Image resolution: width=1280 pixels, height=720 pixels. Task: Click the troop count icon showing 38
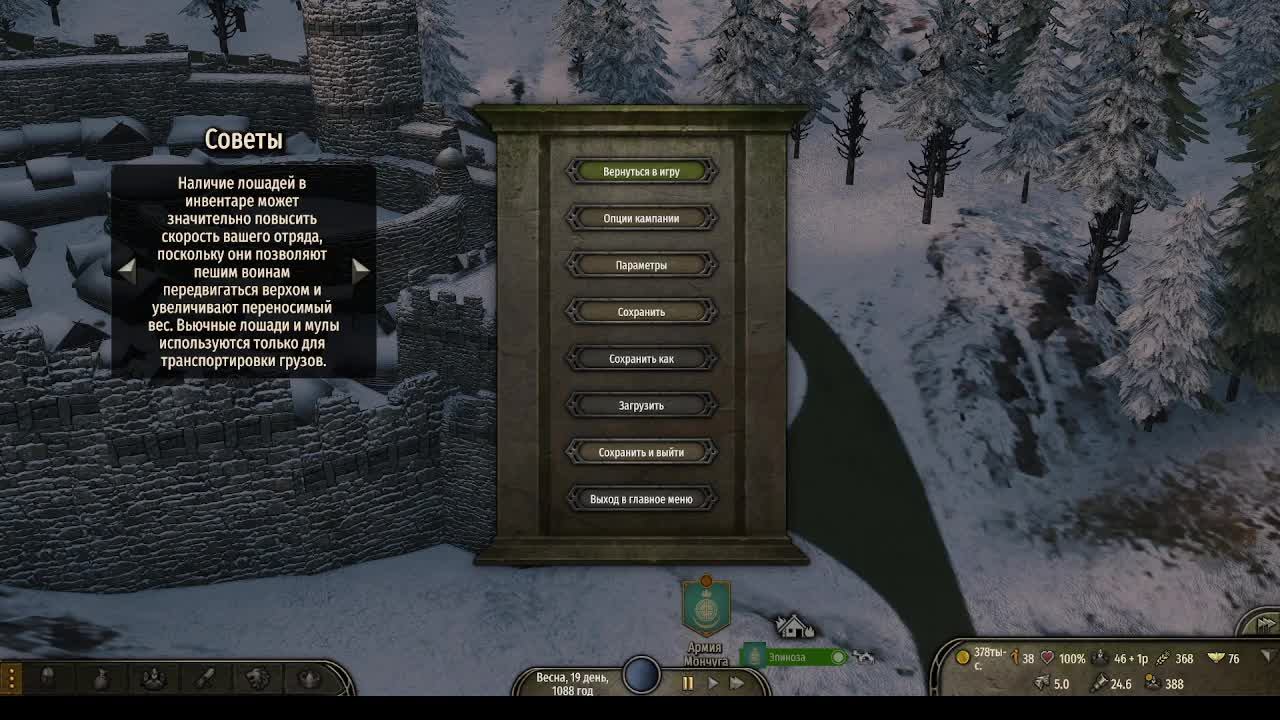point(1015,658)
